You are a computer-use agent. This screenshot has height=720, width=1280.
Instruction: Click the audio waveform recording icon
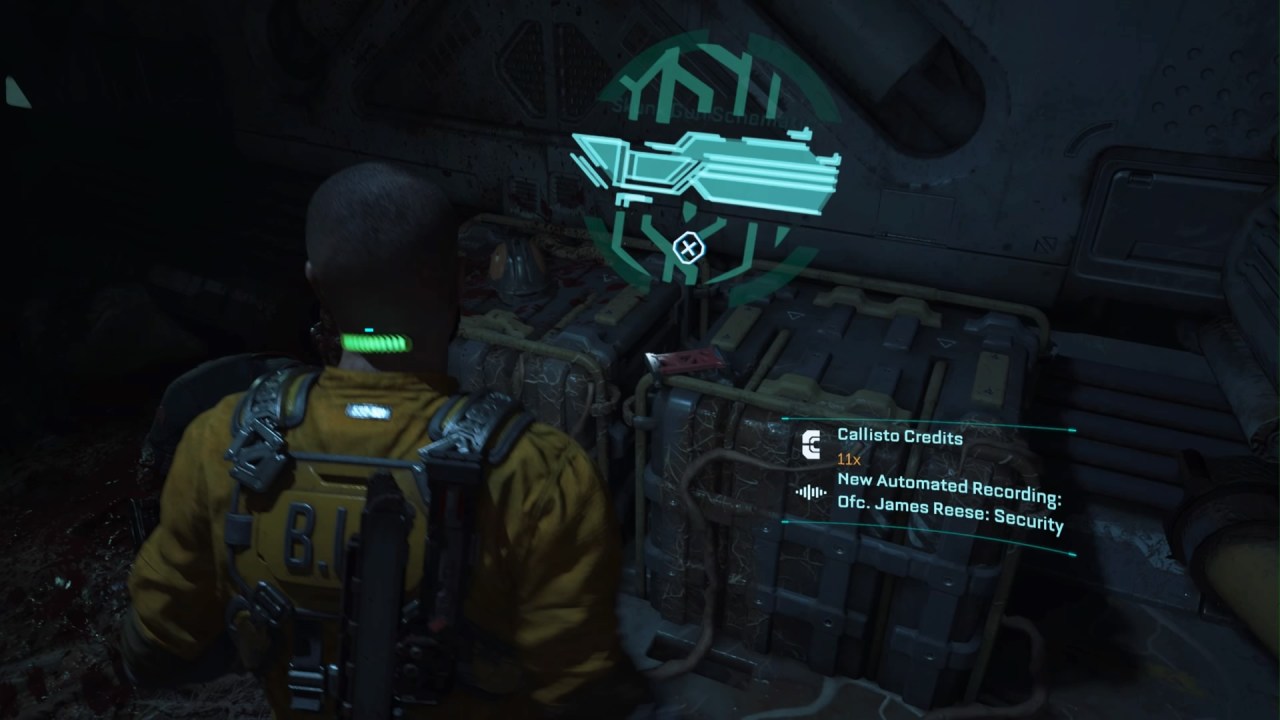[x=811, y=492]
